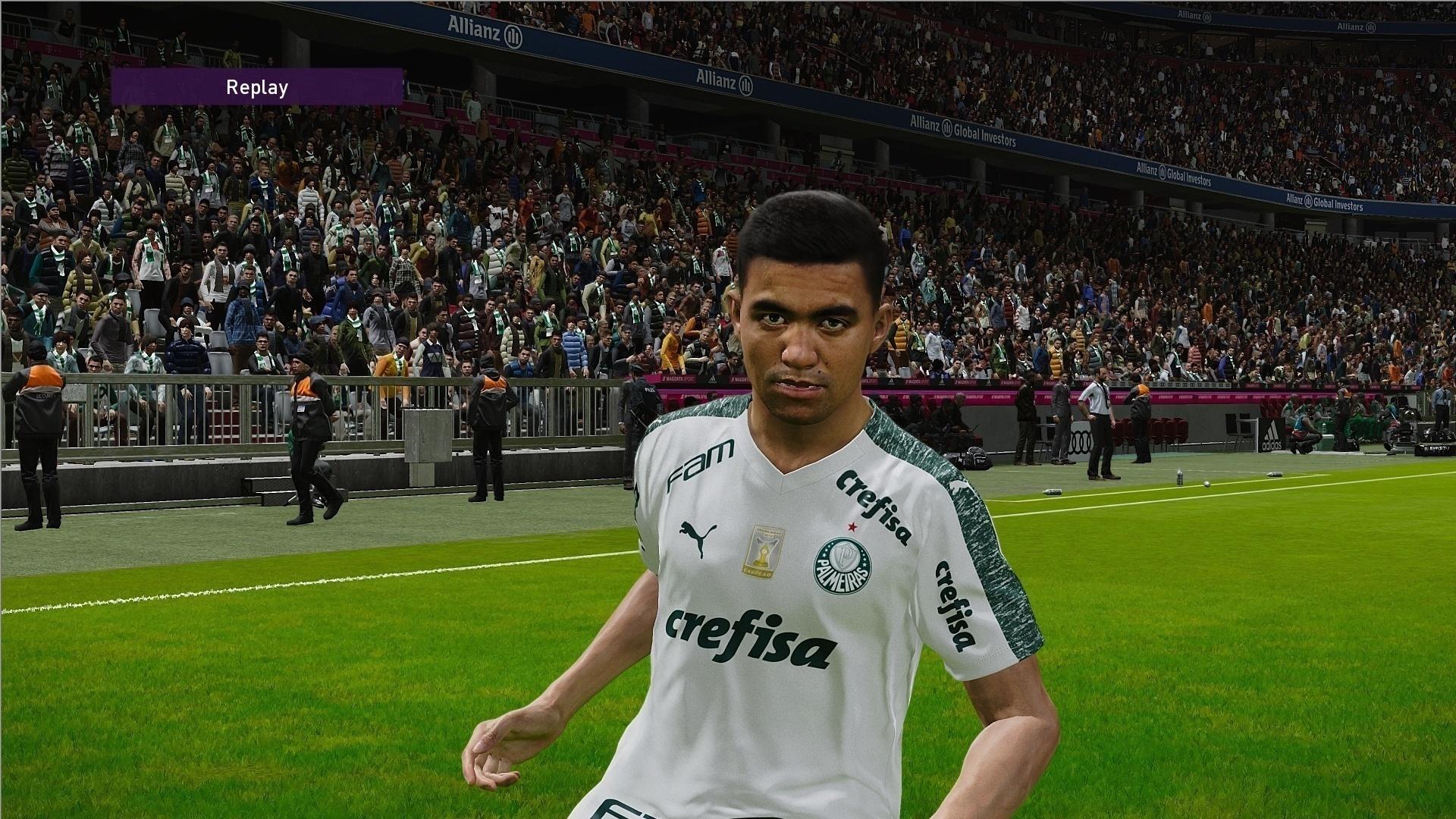Click the Replay banner label
This screenshot has height=819, width=1456.
[256, 87]
